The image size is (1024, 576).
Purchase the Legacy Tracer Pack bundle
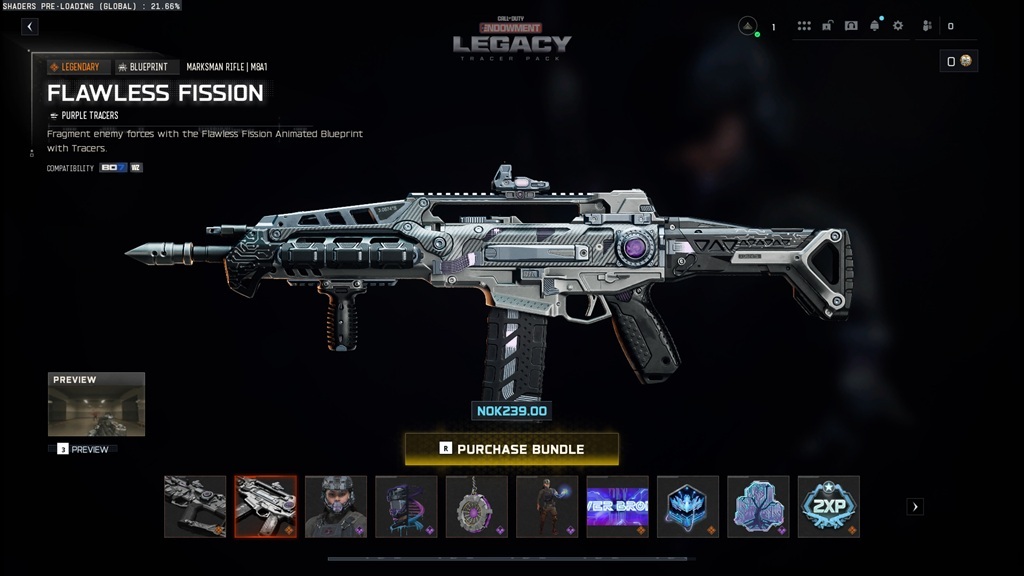pyautogui.click(x=511, y=449)
